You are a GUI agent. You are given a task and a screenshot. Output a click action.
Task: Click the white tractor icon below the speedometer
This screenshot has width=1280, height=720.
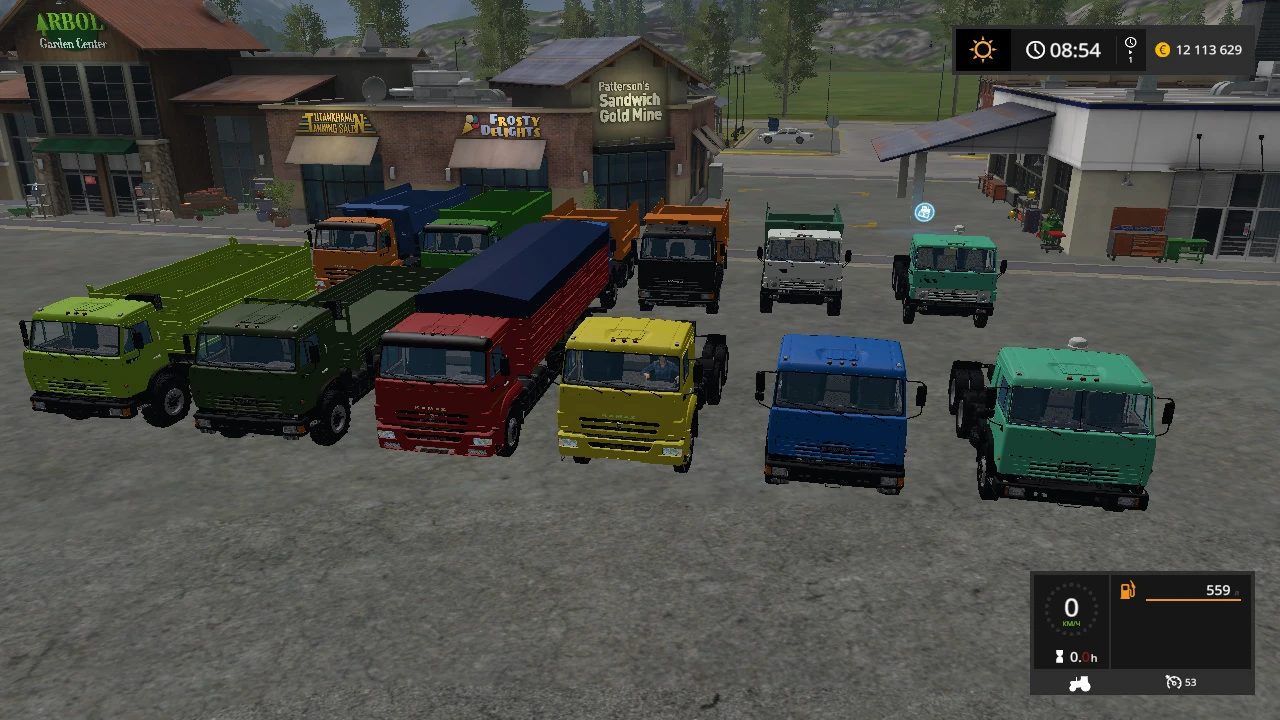(x=1078, y=683)
